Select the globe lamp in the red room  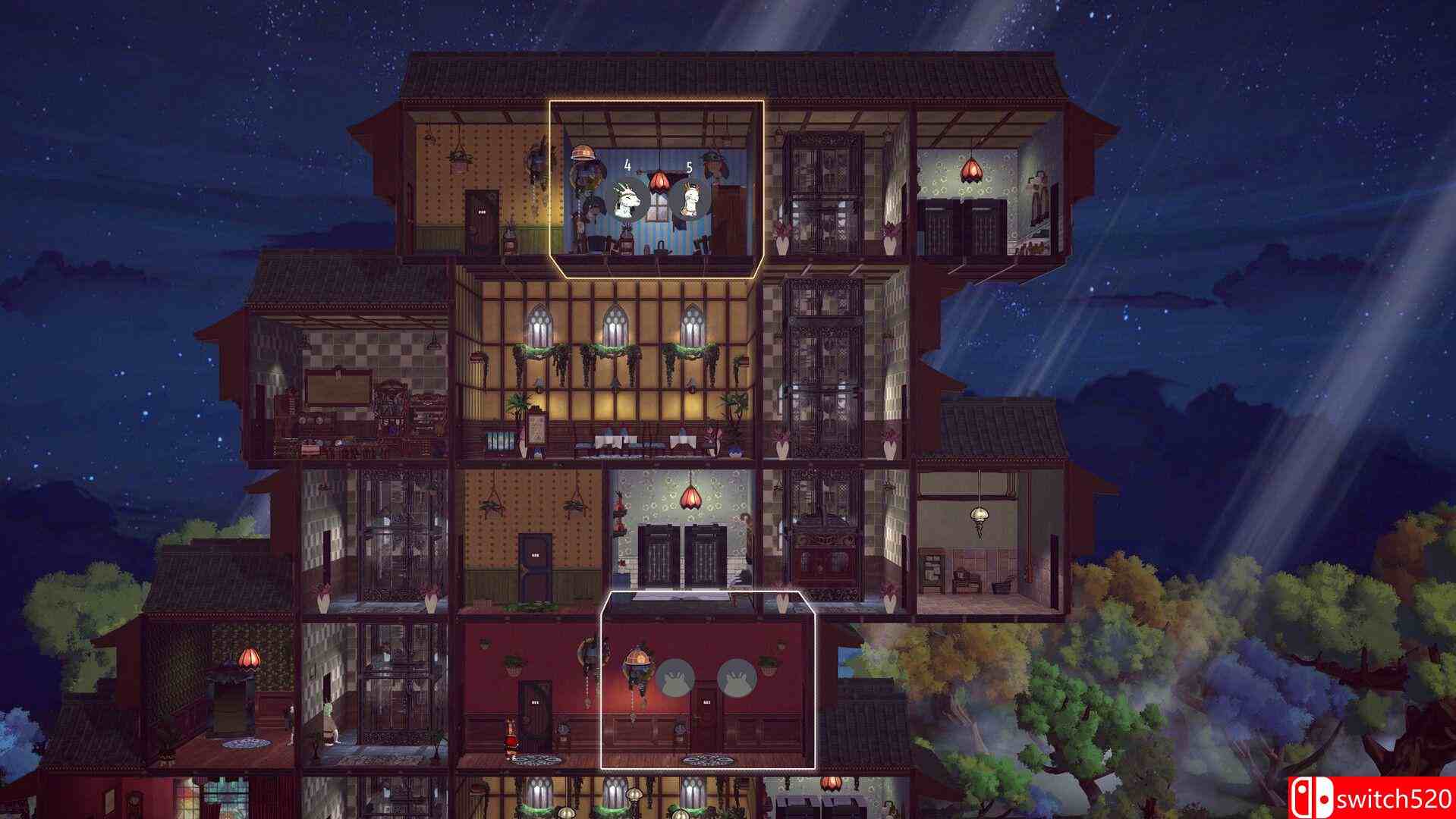639,657
